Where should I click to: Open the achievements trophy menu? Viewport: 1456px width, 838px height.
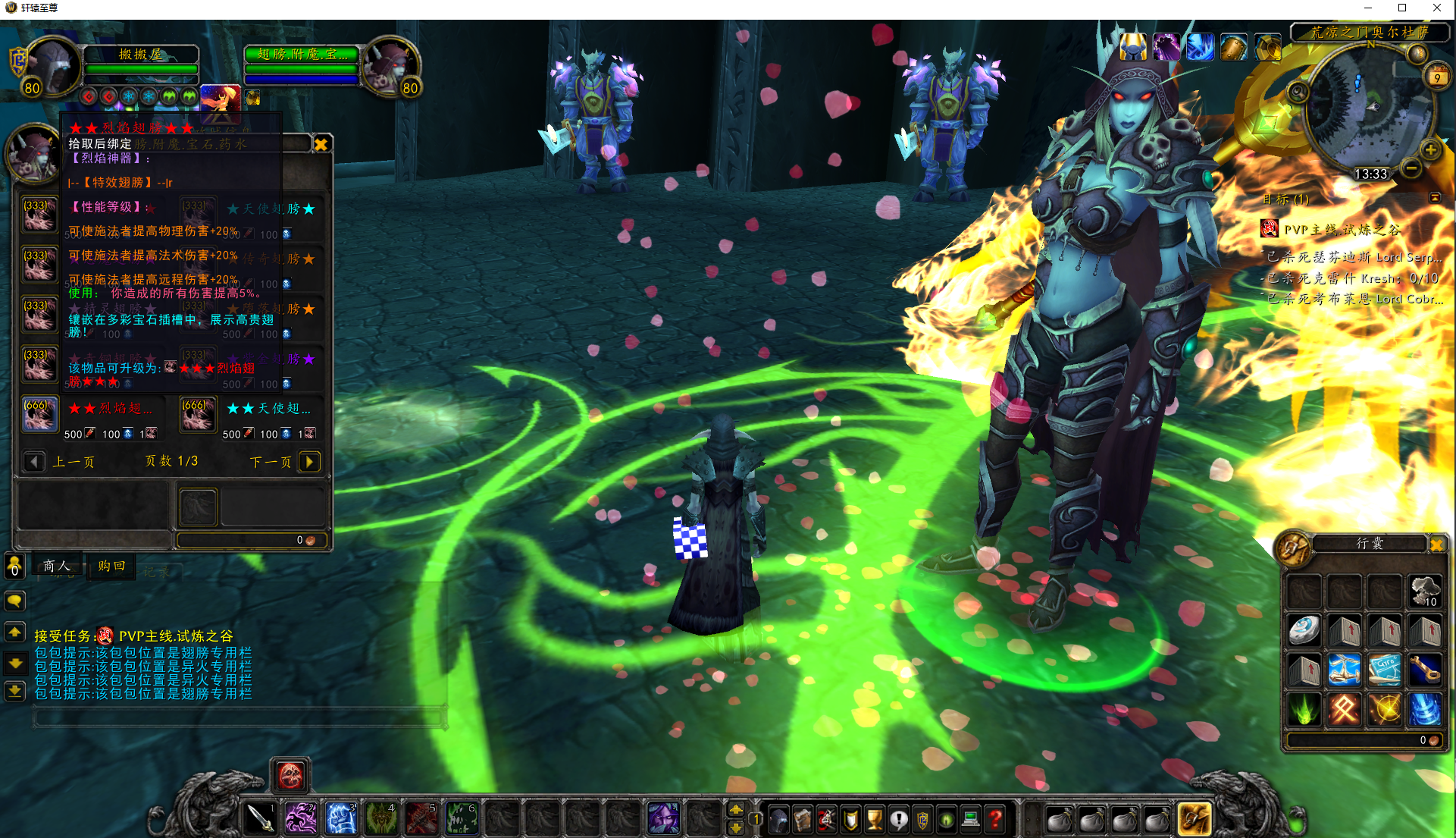[x=875, y=819]
